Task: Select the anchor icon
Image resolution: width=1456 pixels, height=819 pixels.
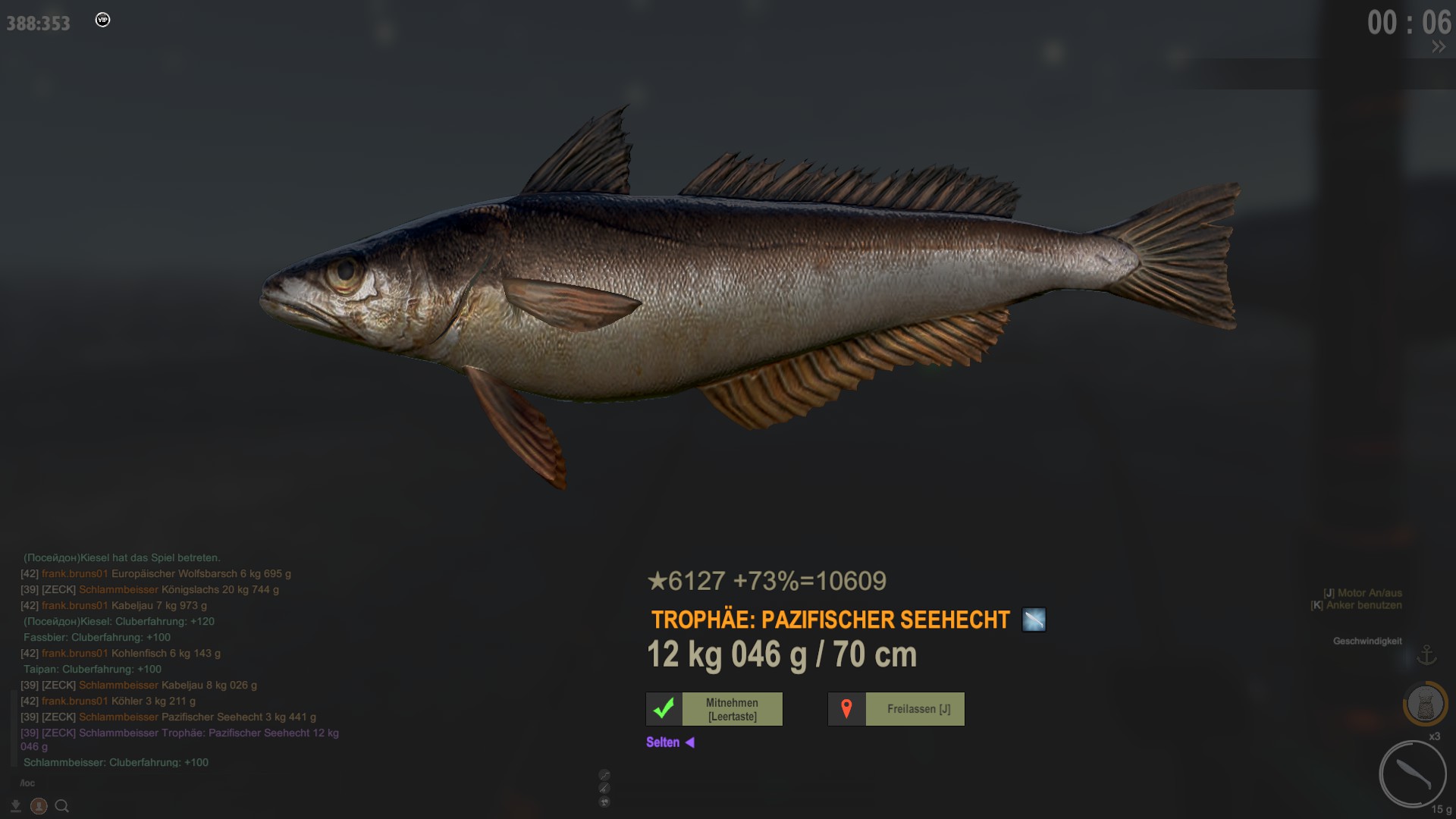Action: [1427, 654]
